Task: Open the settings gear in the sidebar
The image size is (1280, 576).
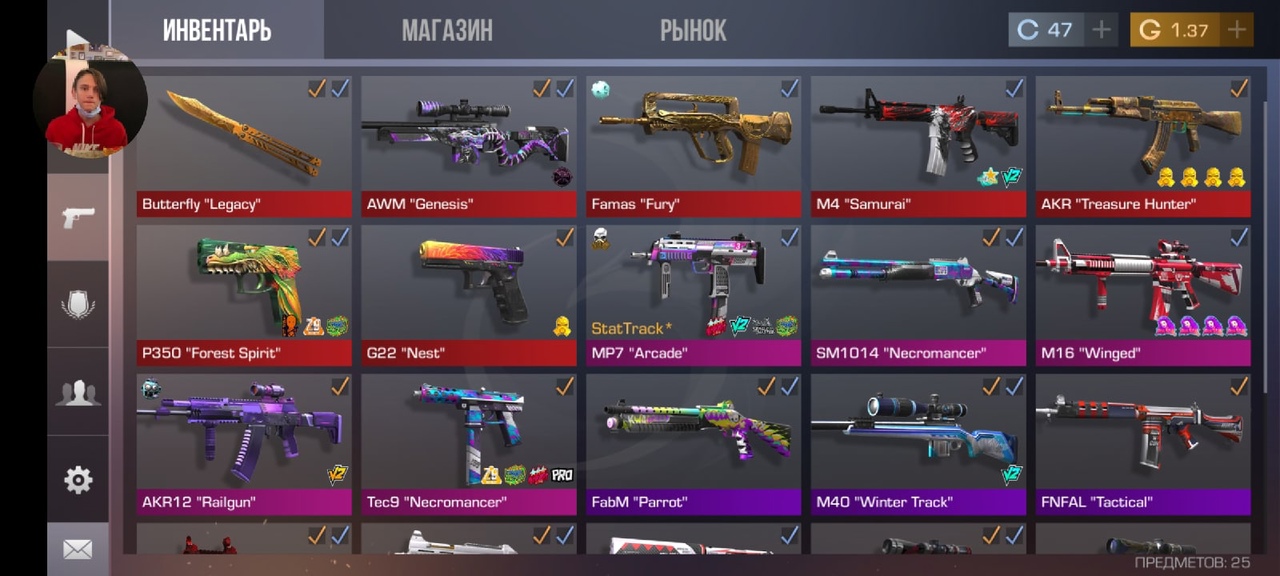Action: tap(78, 480)
